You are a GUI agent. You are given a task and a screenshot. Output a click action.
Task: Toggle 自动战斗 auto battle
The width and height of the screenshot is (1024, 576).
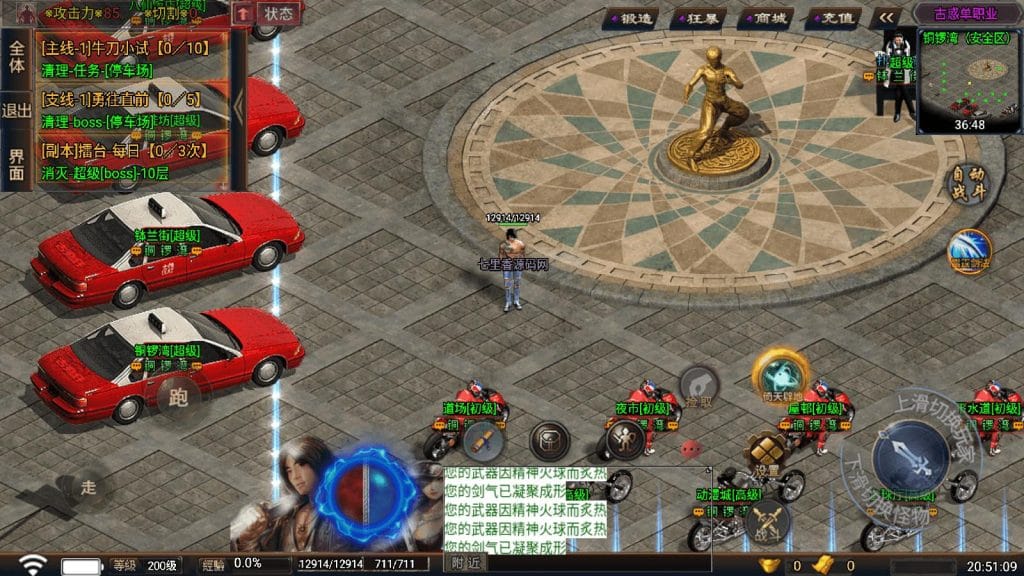tap(966, 184)
